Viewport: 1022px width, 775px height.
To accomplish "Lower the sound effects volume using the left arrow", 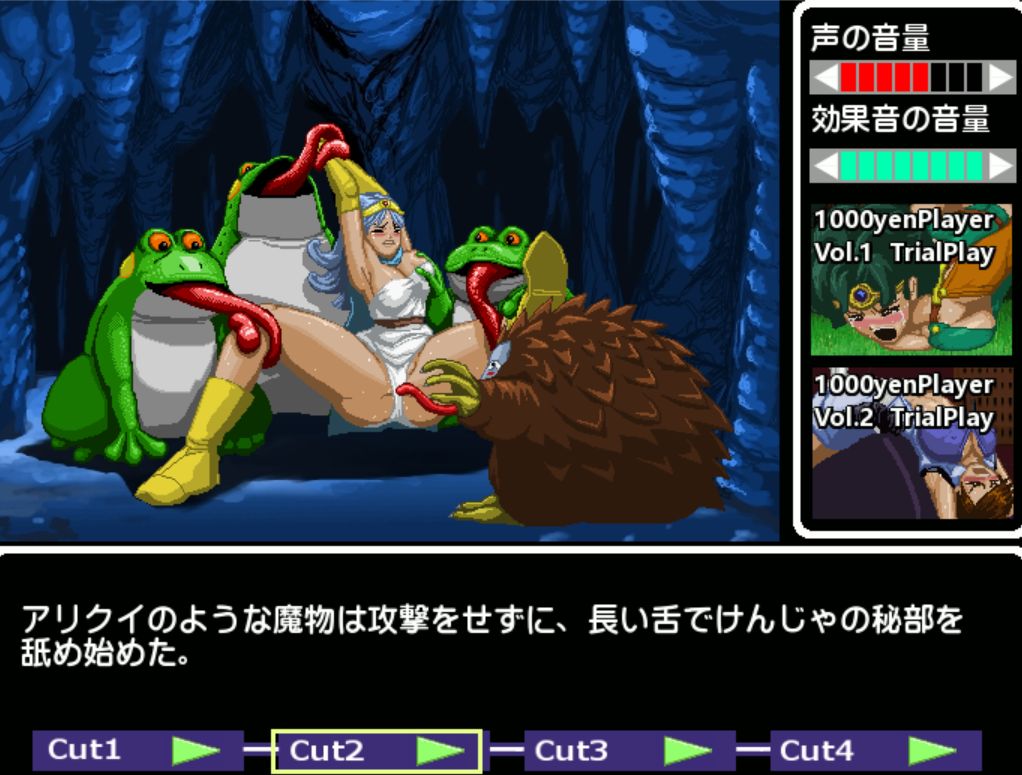I will click(x=825, y=166).
